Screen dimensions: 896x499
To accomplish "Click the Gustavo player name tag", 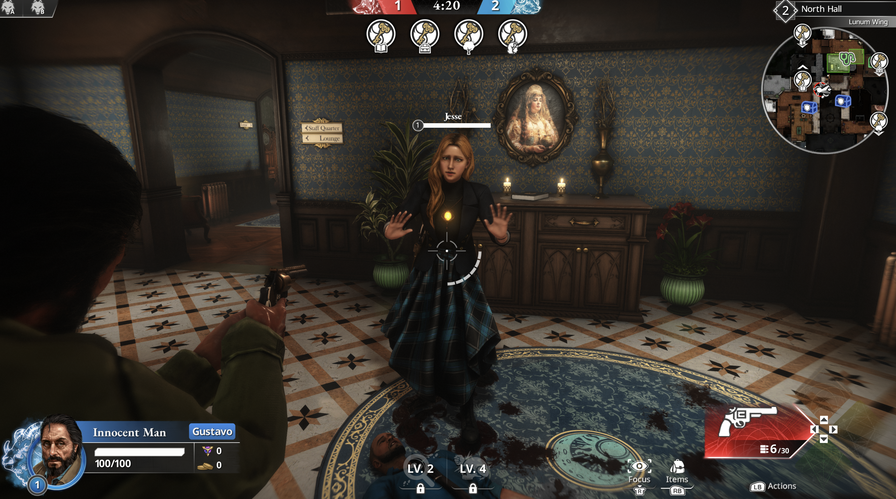I will coord(212,431).
